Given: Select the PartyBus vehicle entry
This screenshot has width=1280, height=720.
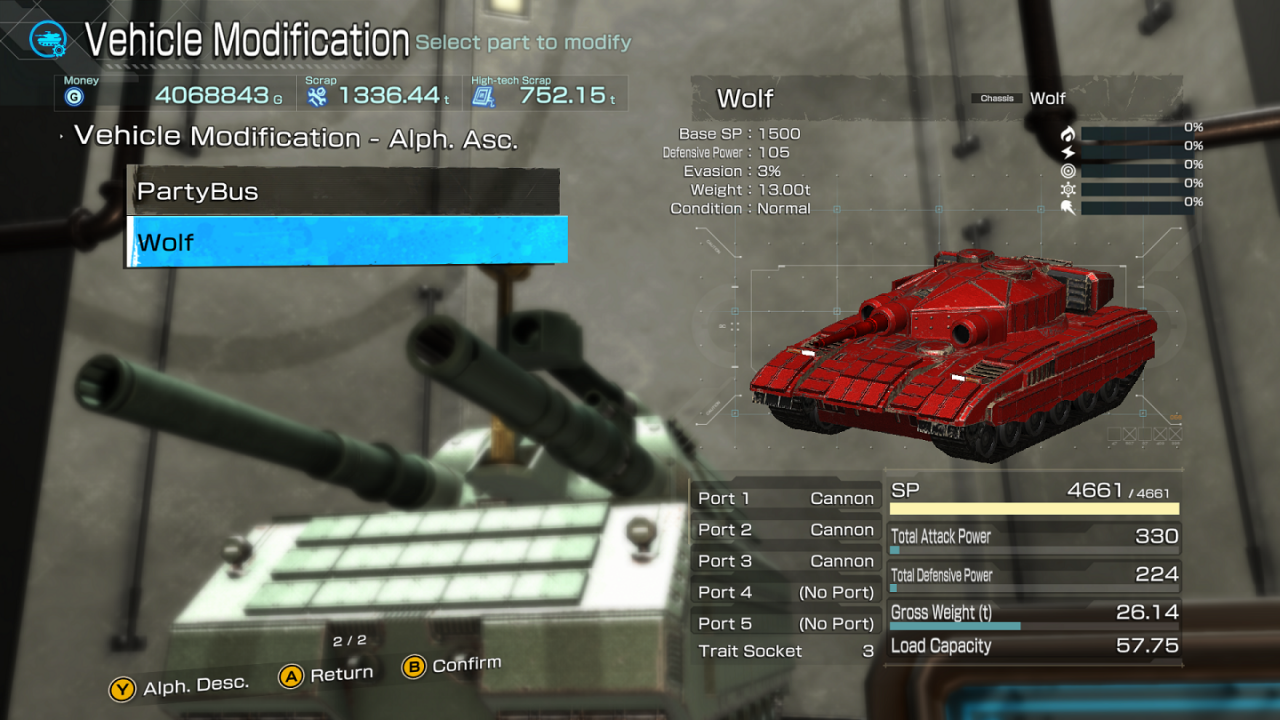Looking at the screenshot, I should pos(343,191).
